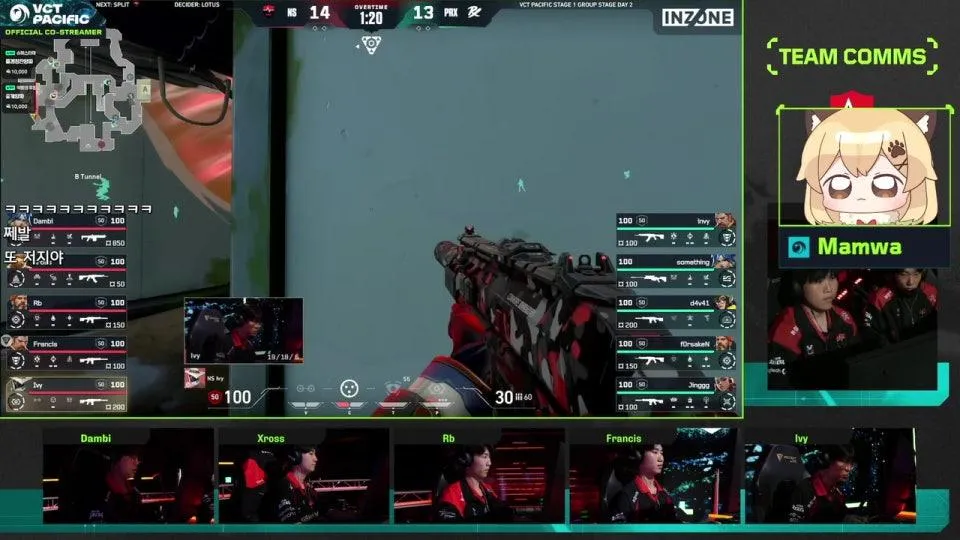Select the highlighted Ivy player row
The height and width of the screenshot is (540, 960).
66,394
